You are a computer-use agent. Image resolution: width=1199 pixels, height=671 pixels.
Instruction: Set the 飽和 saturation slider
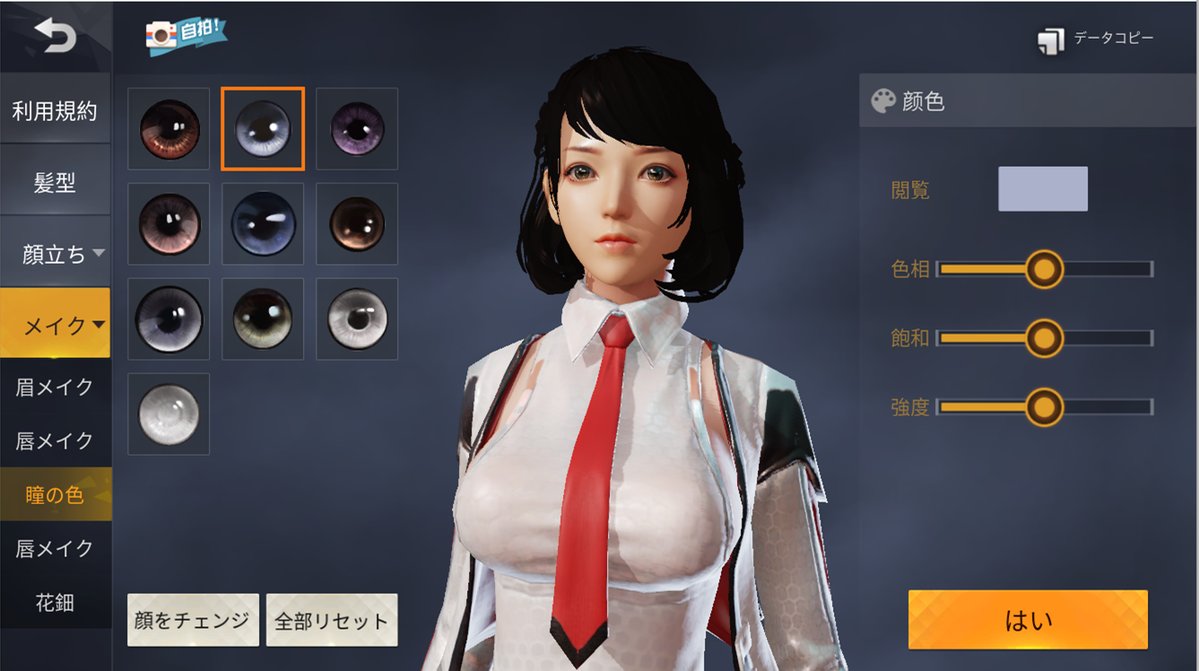1044,338
